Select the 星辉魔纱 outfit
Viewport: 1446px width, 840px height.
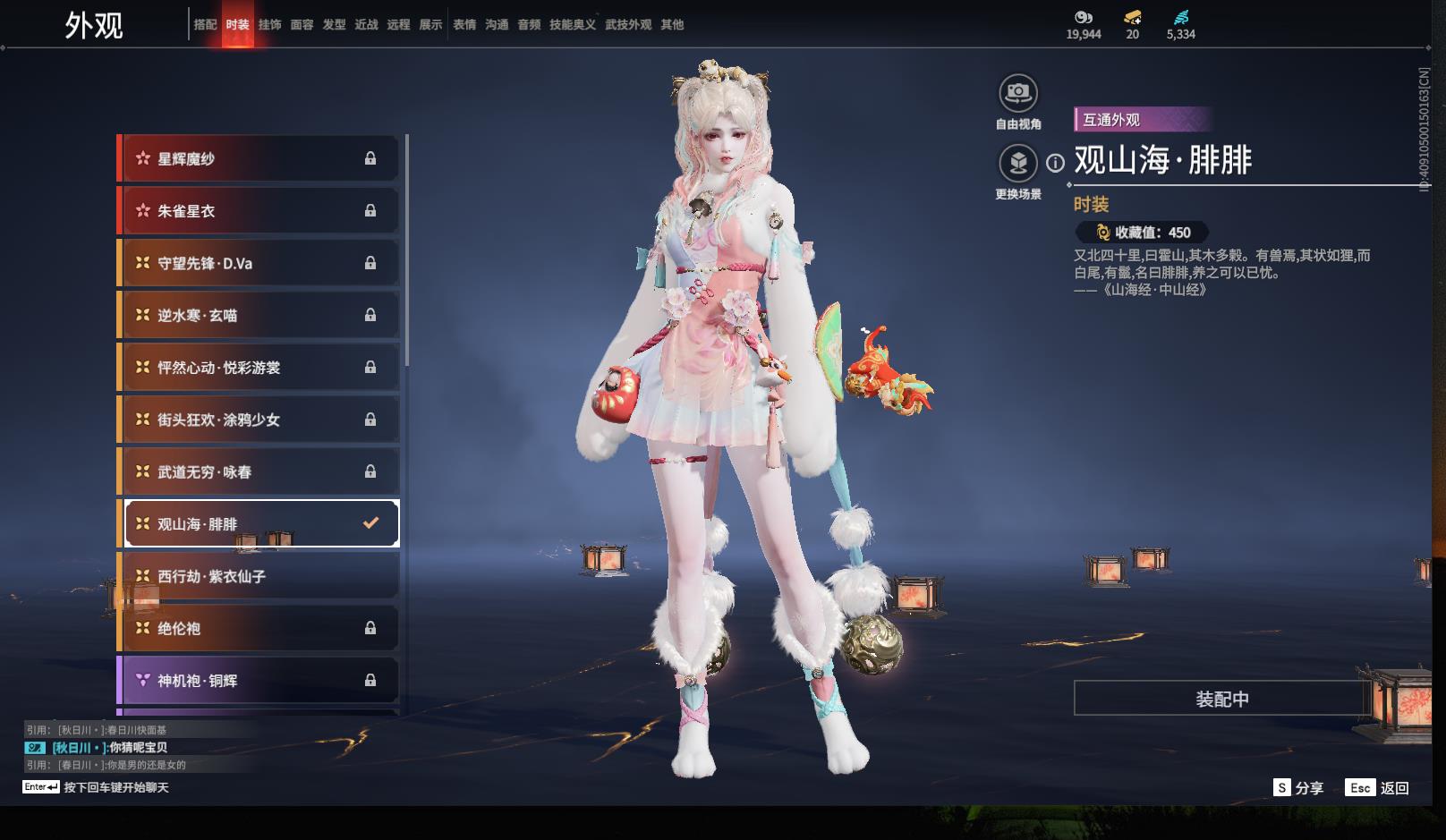point(259,159)
